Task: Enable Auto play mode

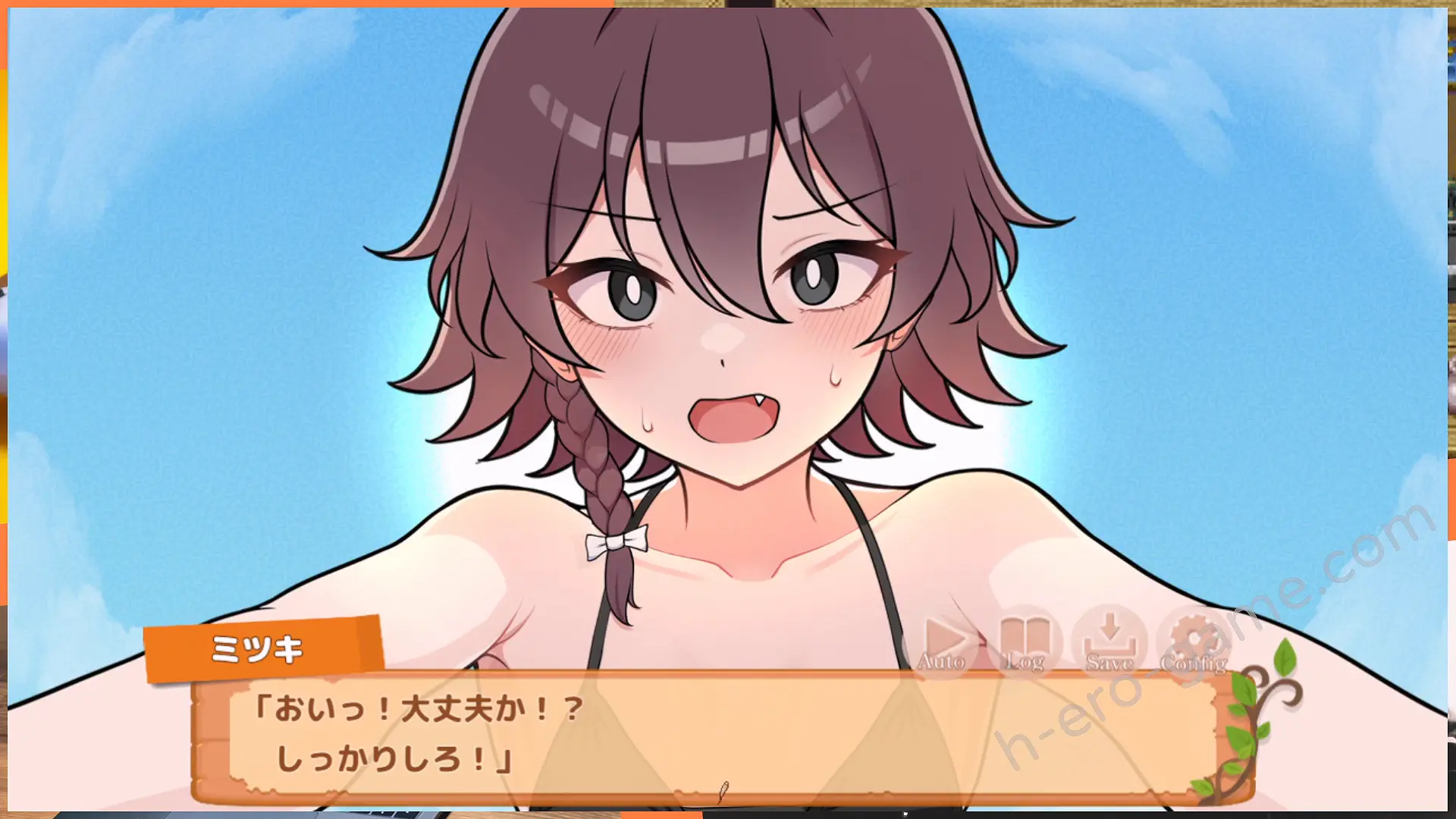Action: coord(943,644)
